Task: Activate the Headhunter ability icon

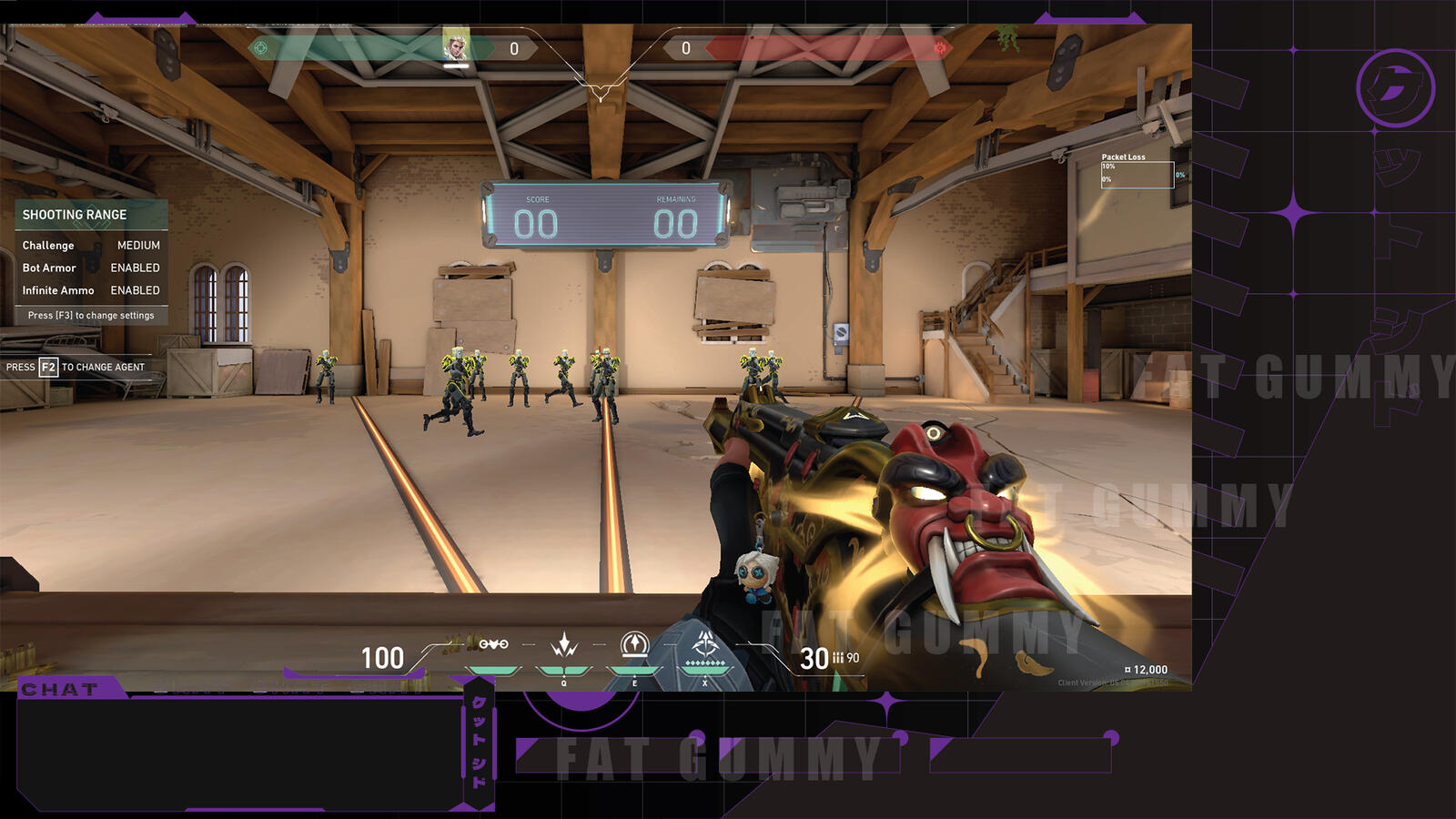Action: [564, 646]
